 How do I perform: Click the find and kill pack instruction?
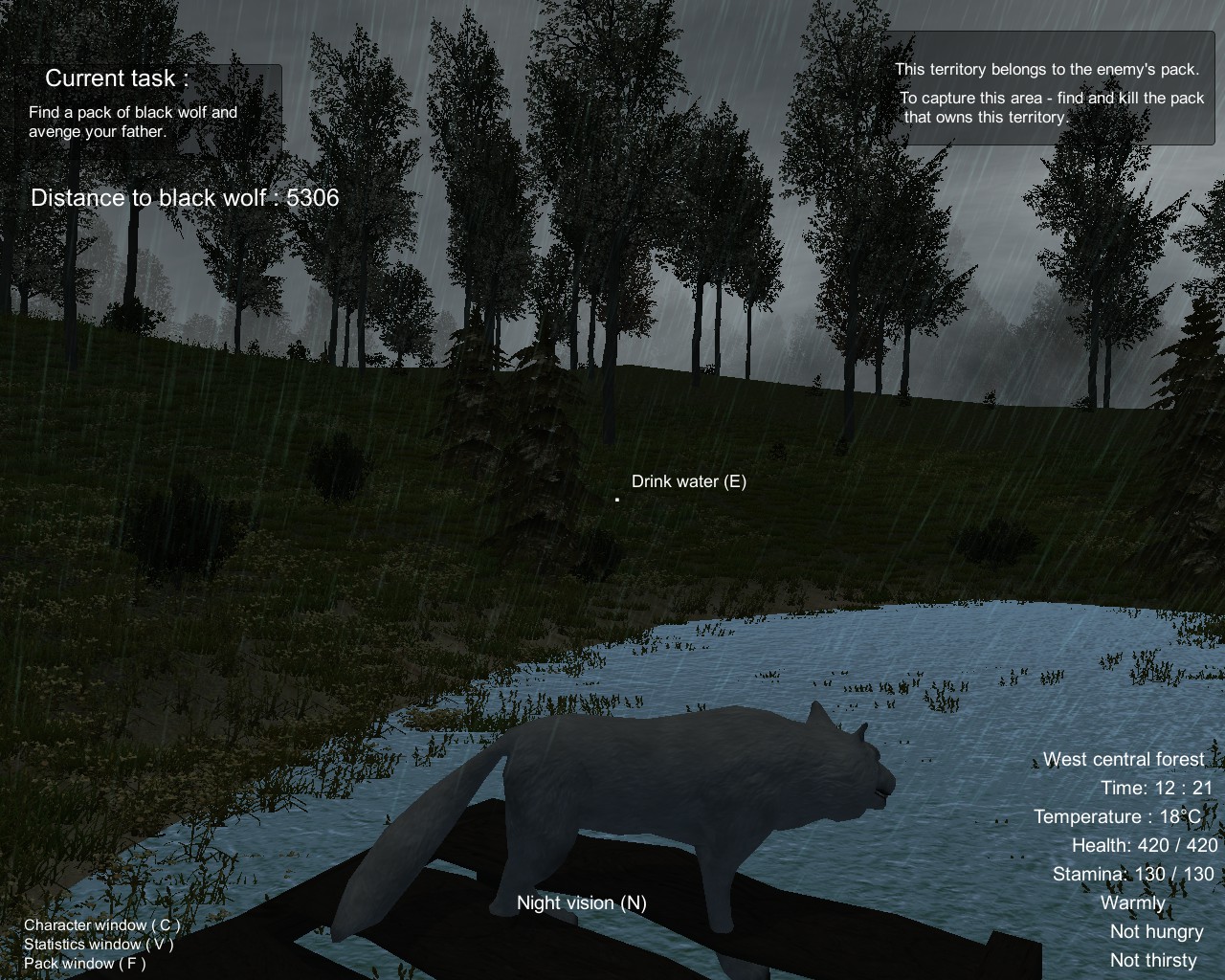click(1052, 97)
